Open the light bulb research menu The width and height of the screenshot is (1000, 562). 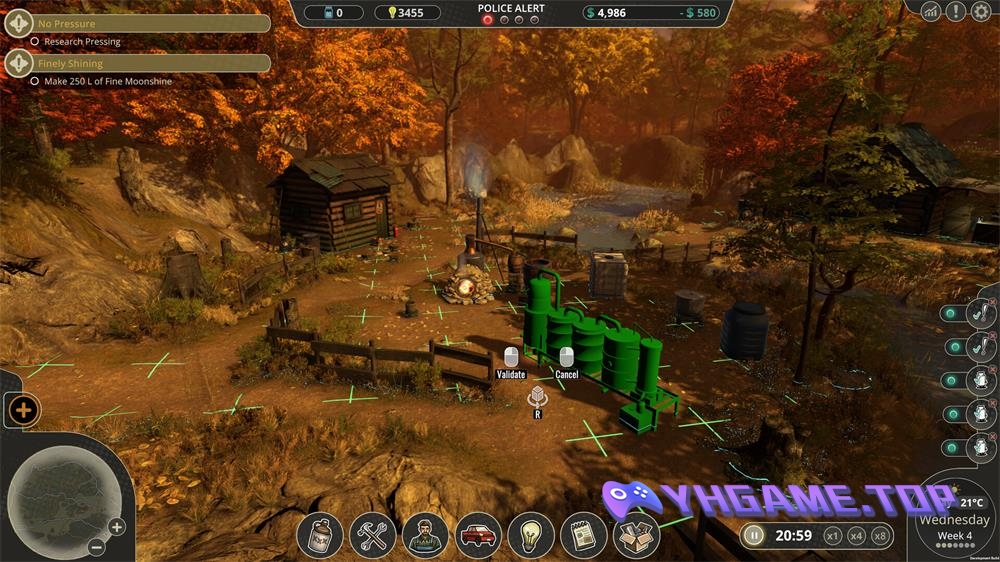point(531,535)
